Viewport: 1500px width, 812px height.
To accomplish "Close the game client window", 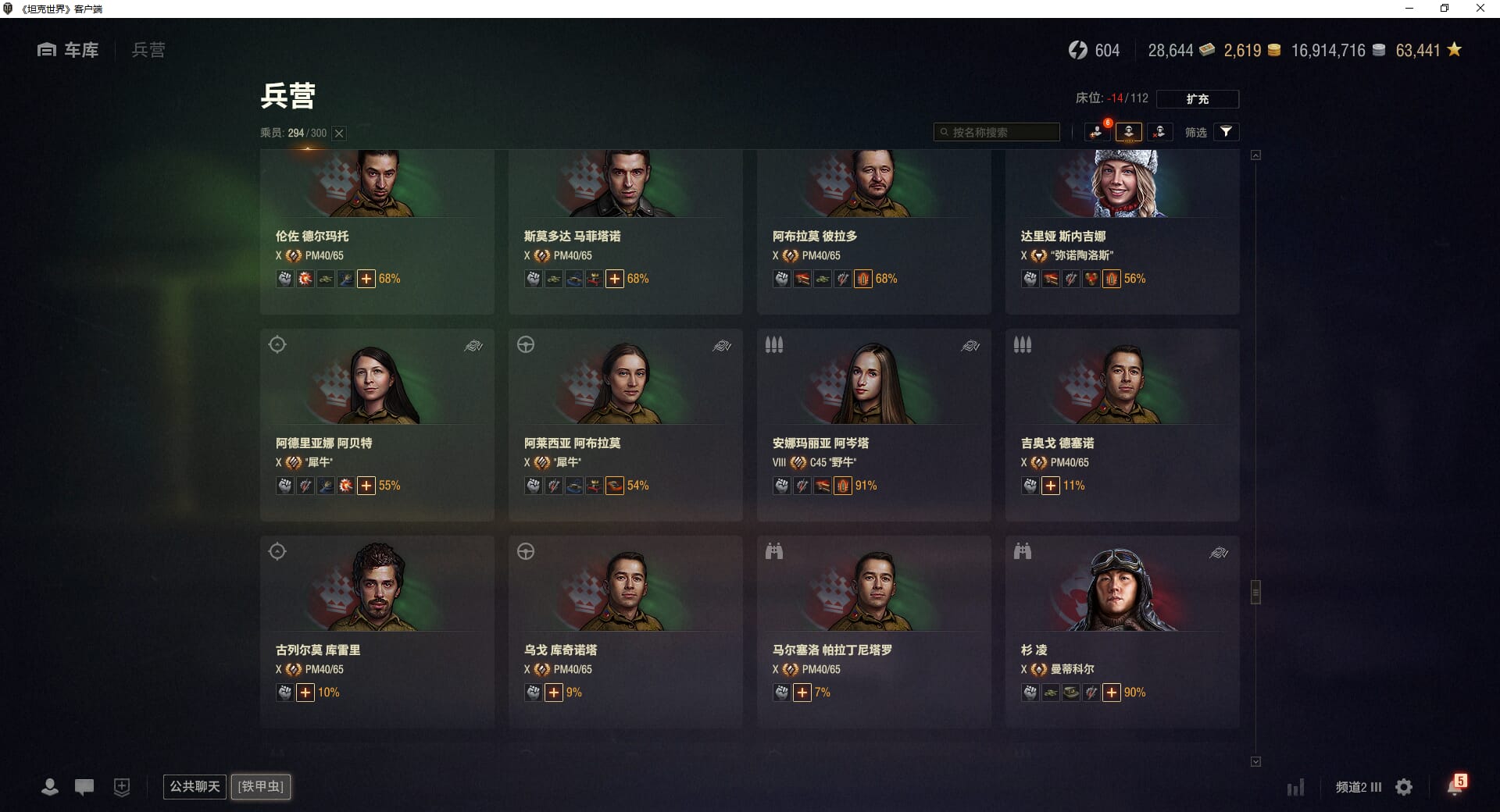I will pyautogui.click(x=1480, y=9).
